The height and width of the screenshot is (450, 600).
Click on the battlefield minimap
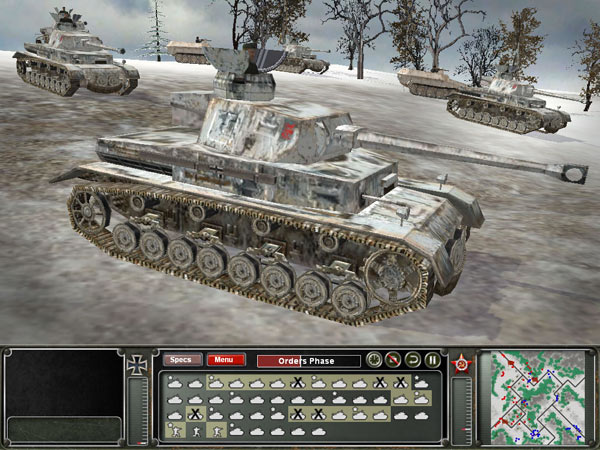click(x=533, y=396)
